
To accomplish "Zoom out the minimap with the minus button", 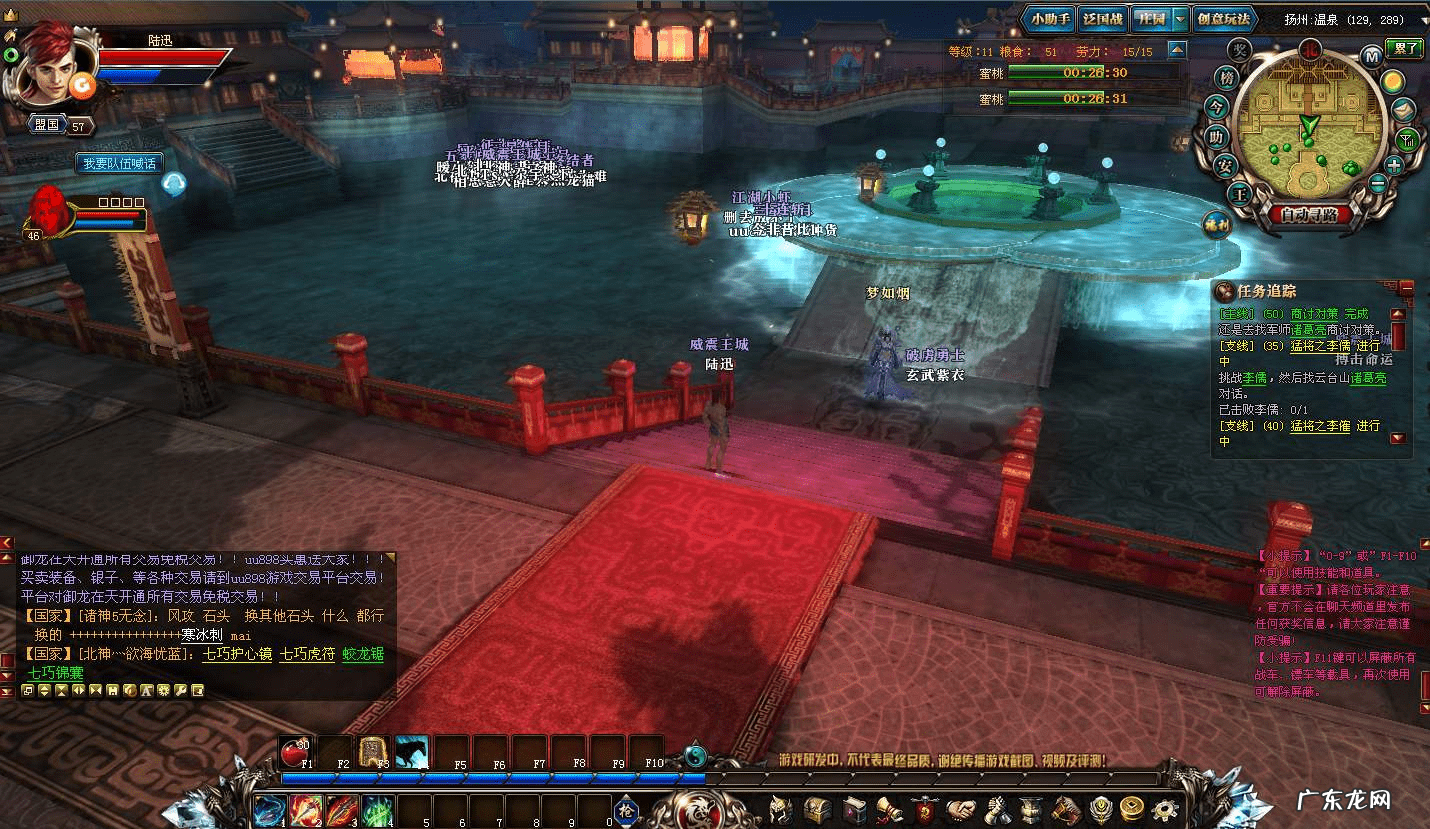I will point(1378,184).
